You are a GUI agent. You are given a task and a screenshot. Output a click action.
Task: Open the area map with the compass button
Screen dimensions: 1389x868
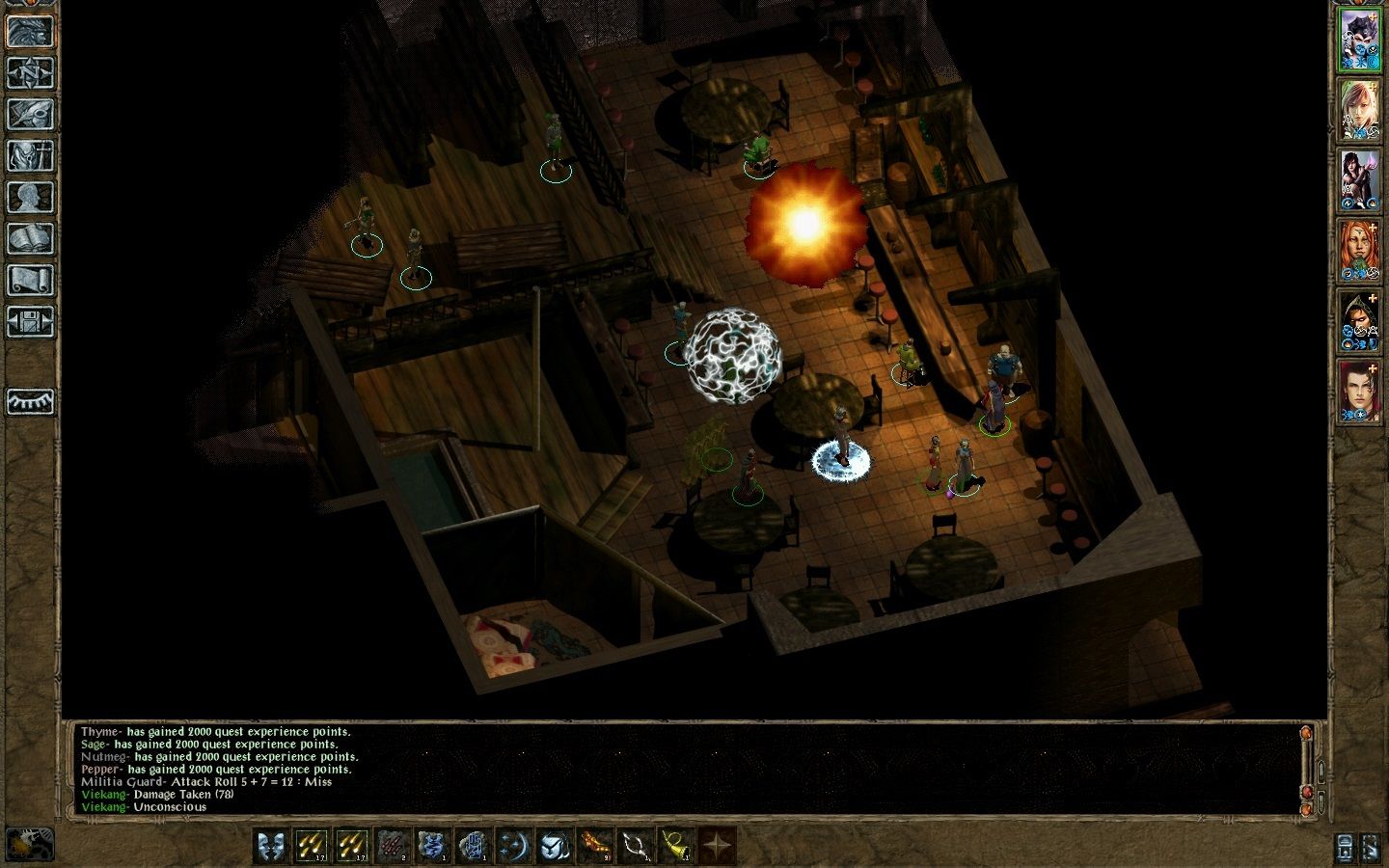[x=30, y=72]
